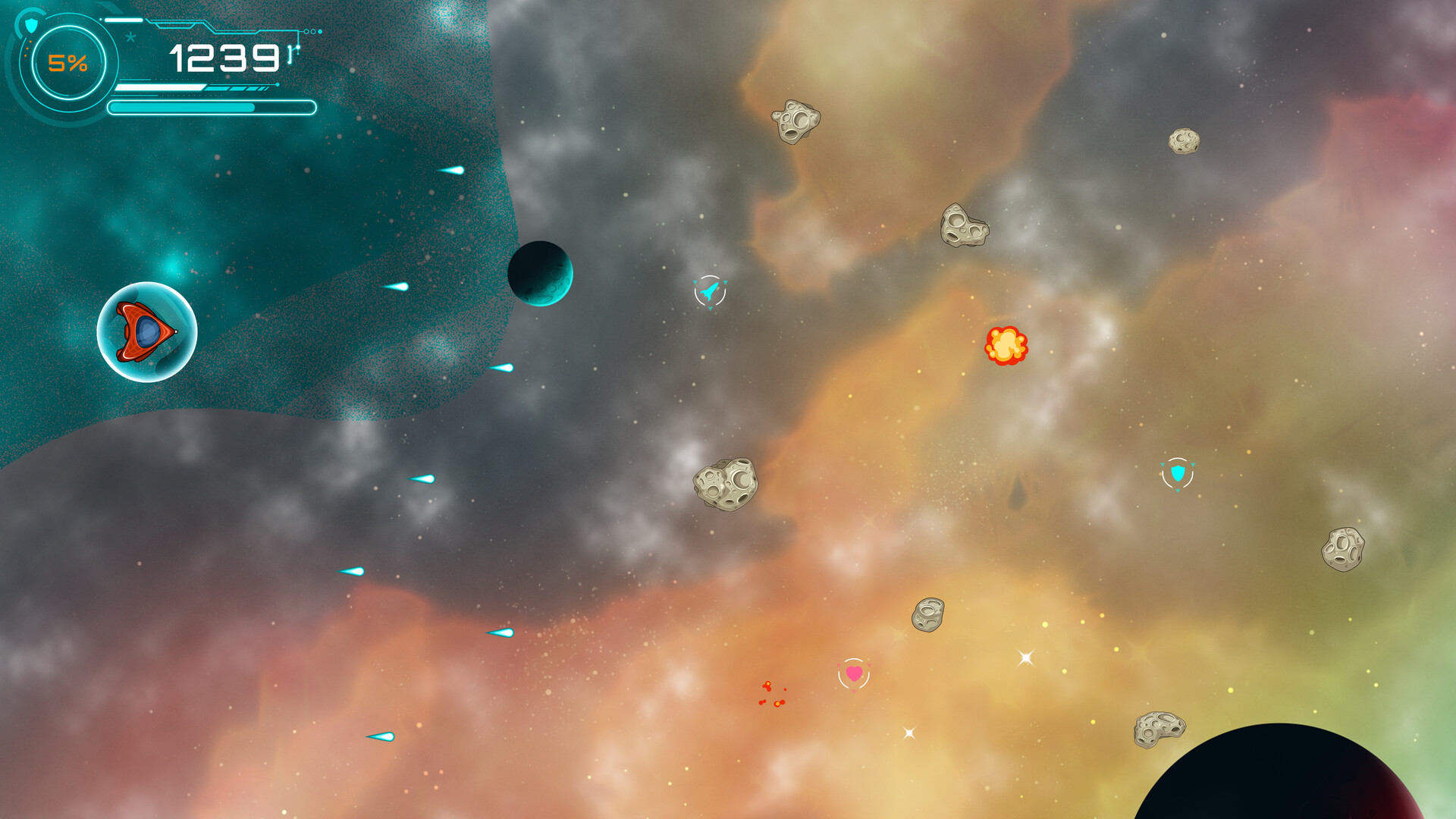Screen dimensions: 1456x819
Task: Select the score display reading 1239
Action: coord(224,57)
